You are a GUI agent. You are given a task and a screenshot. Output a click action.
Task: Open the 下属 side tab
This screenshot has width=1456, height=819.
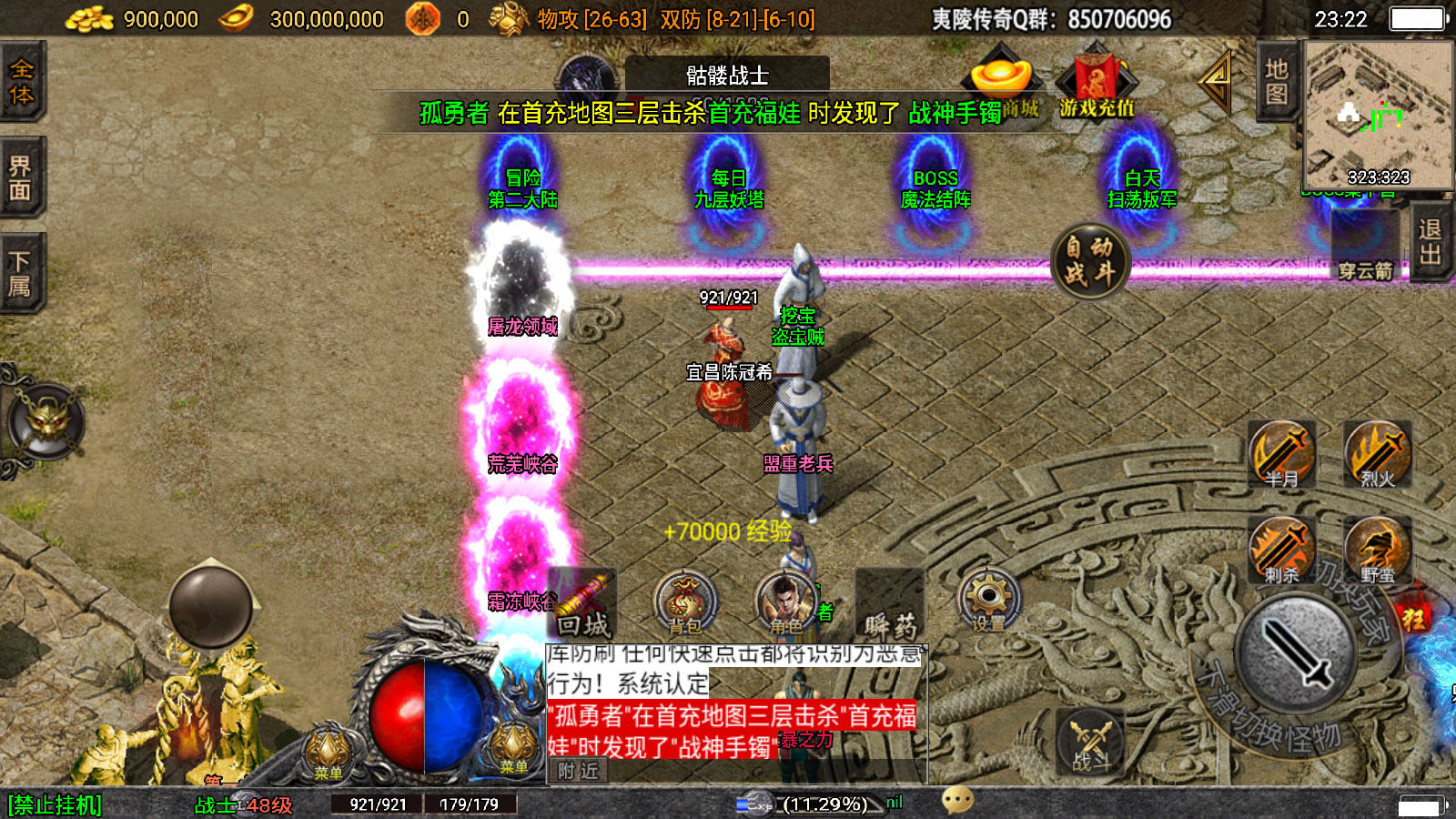point(22,274)
